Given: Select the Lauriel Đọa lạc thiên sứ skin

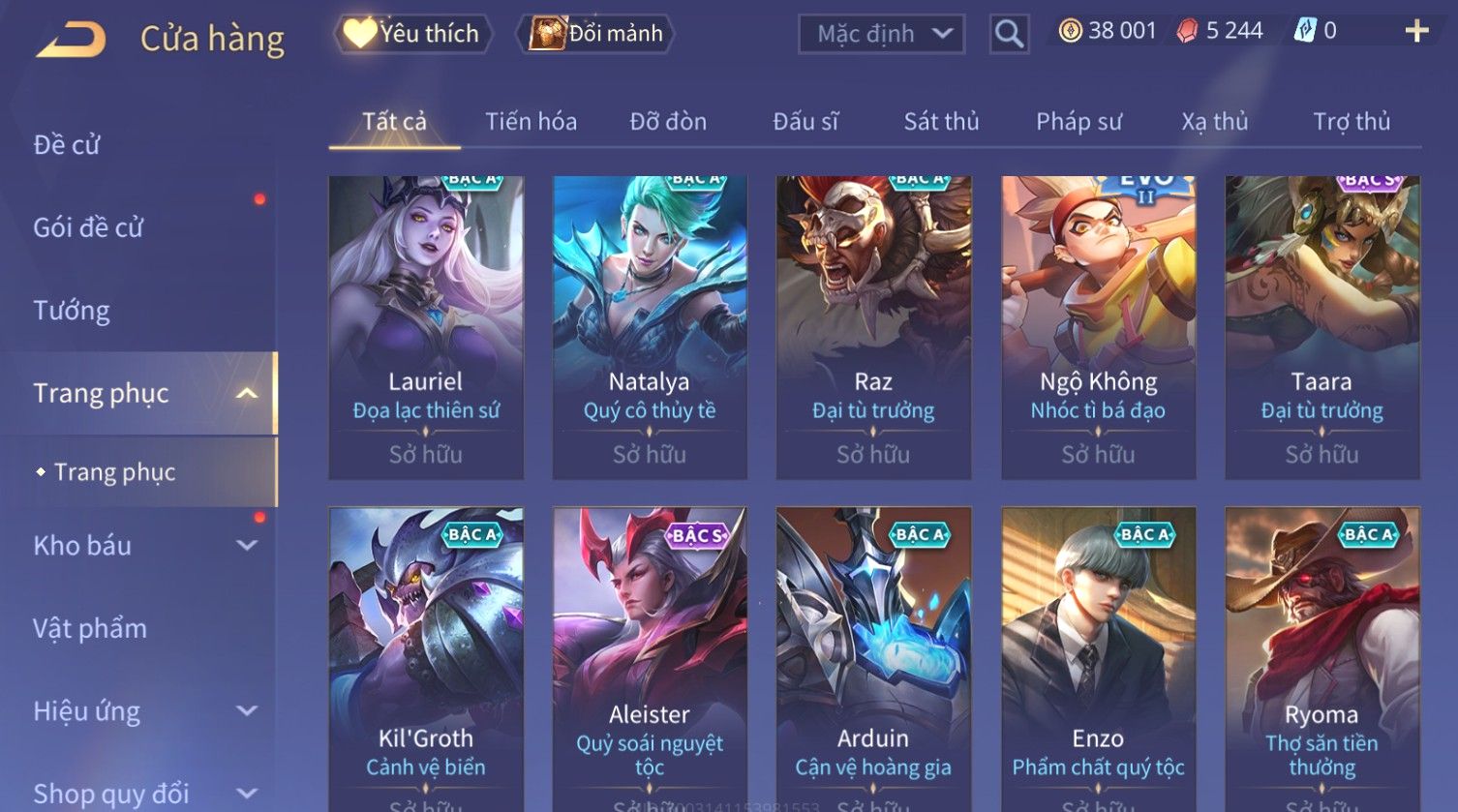Looking at the screenshot, I should point(426,327).
